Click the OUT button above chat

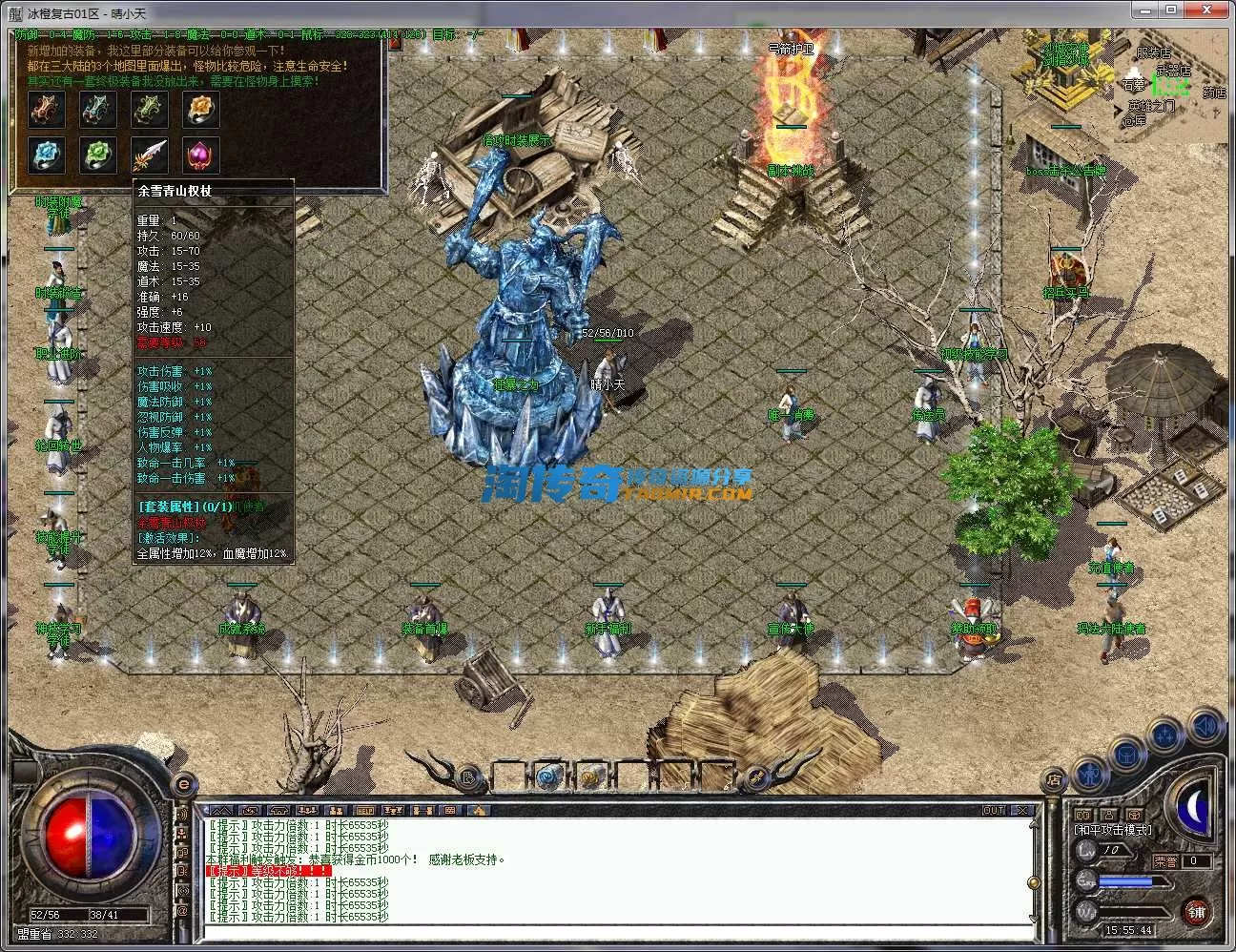click(994, 811)
